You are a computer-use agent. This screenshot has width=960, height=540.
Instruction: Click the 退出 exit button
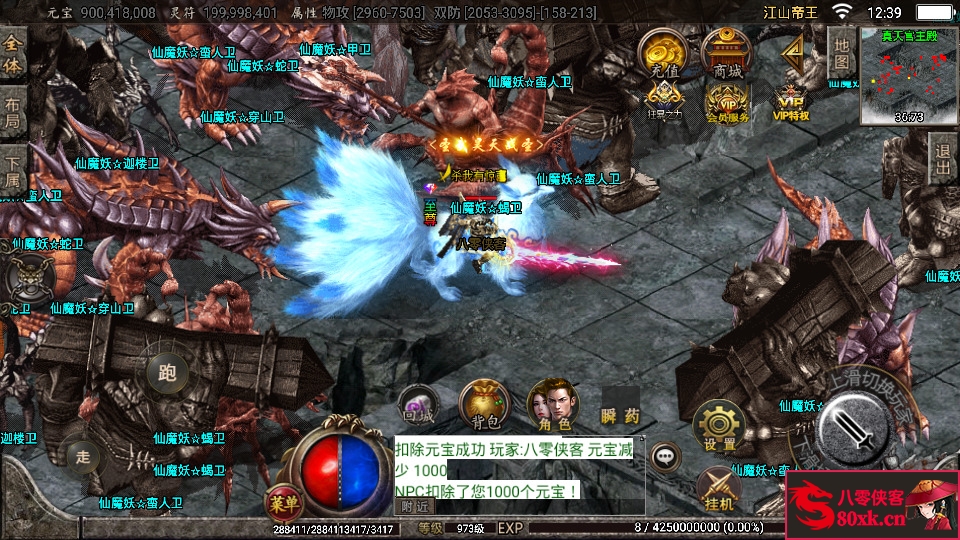[941, 159]
